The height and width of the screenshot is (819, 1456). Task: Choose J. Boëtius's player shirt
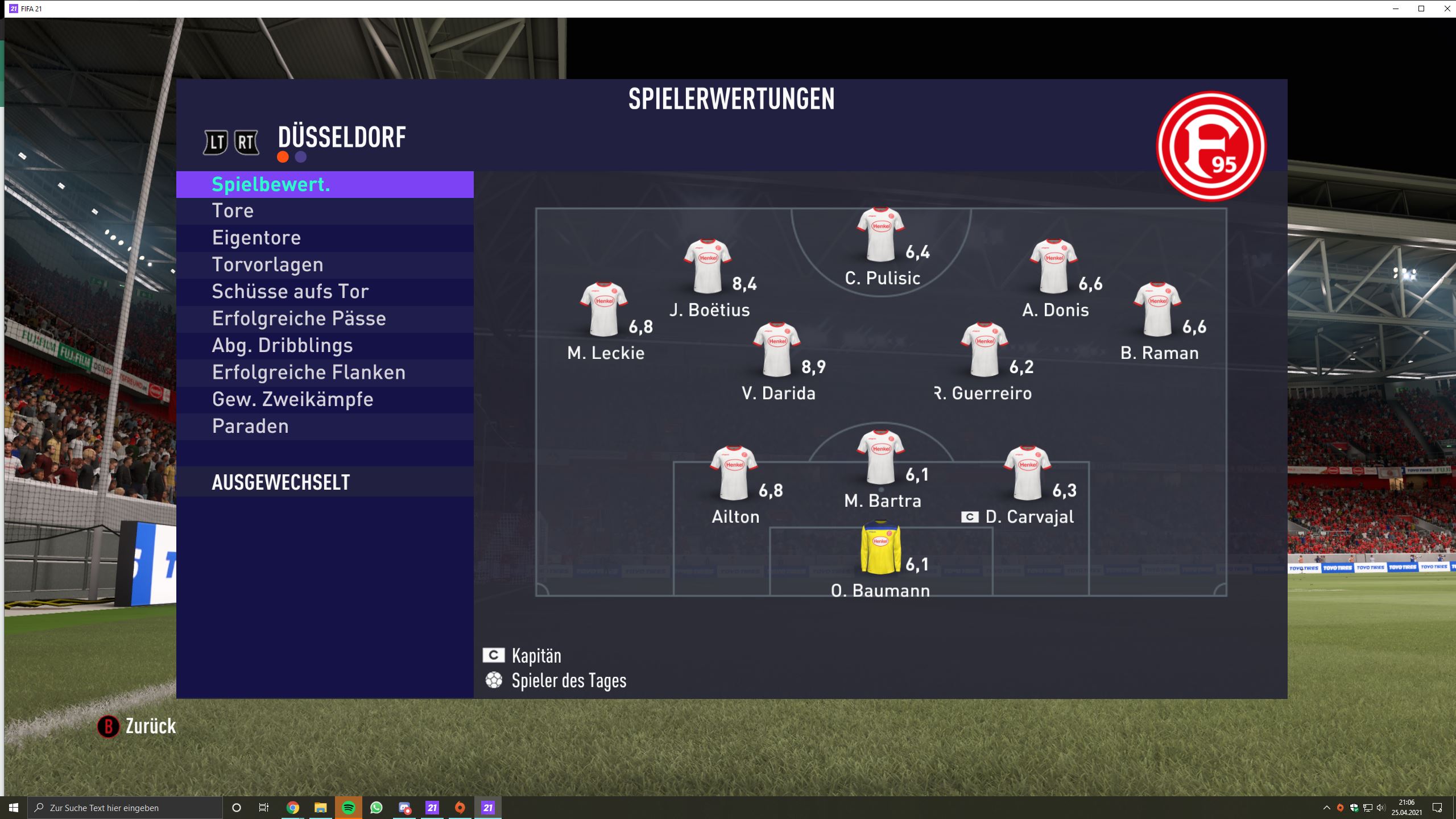click(708, 267)
